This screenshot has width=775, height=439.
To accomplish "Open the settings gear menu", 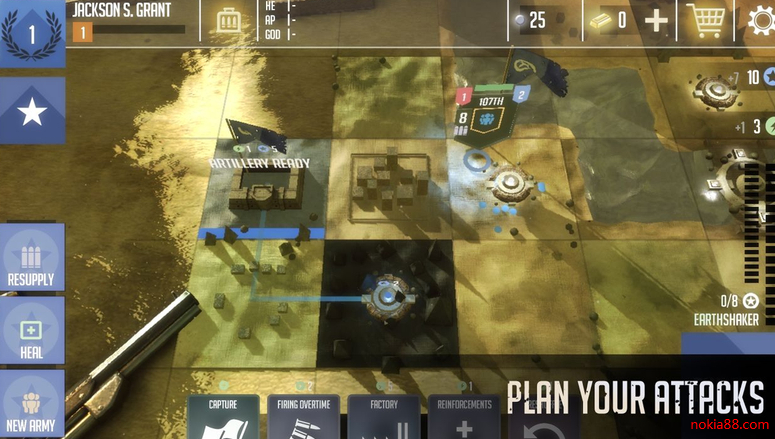I will (762, 20).
